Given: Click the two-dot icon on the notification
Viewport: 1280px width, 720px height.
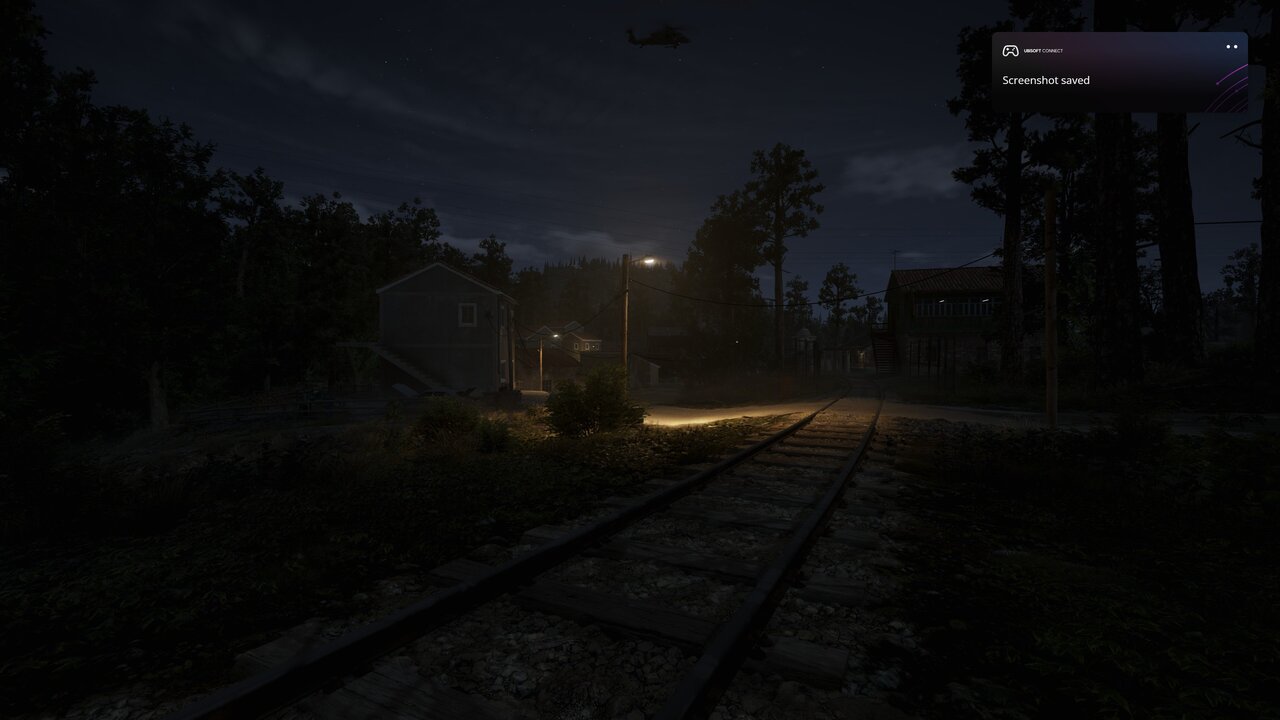Looking at the screenshot, I should click(x=1231, y=47).
